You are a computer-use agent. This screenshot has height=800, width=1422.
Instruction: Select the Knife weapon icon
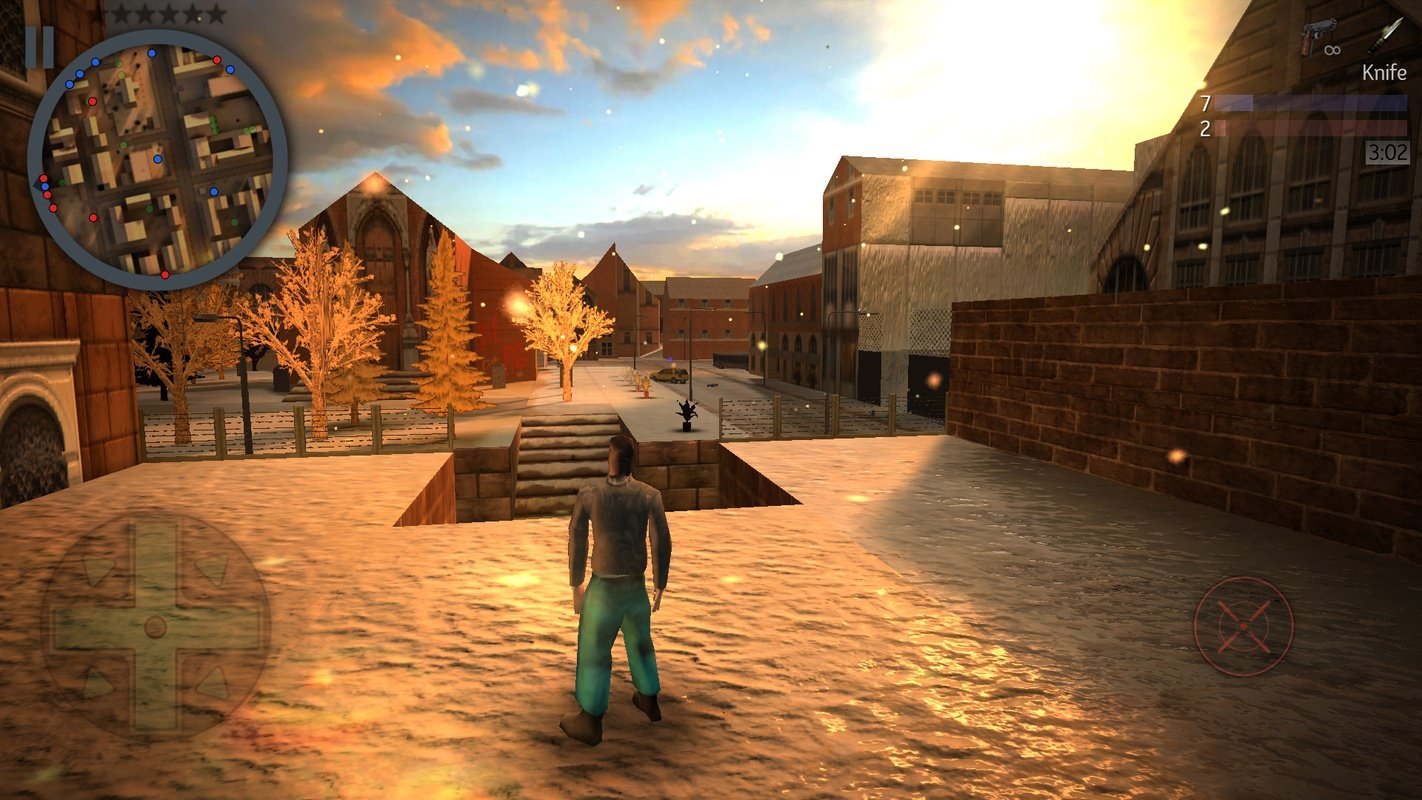(x=1387, y=37)
